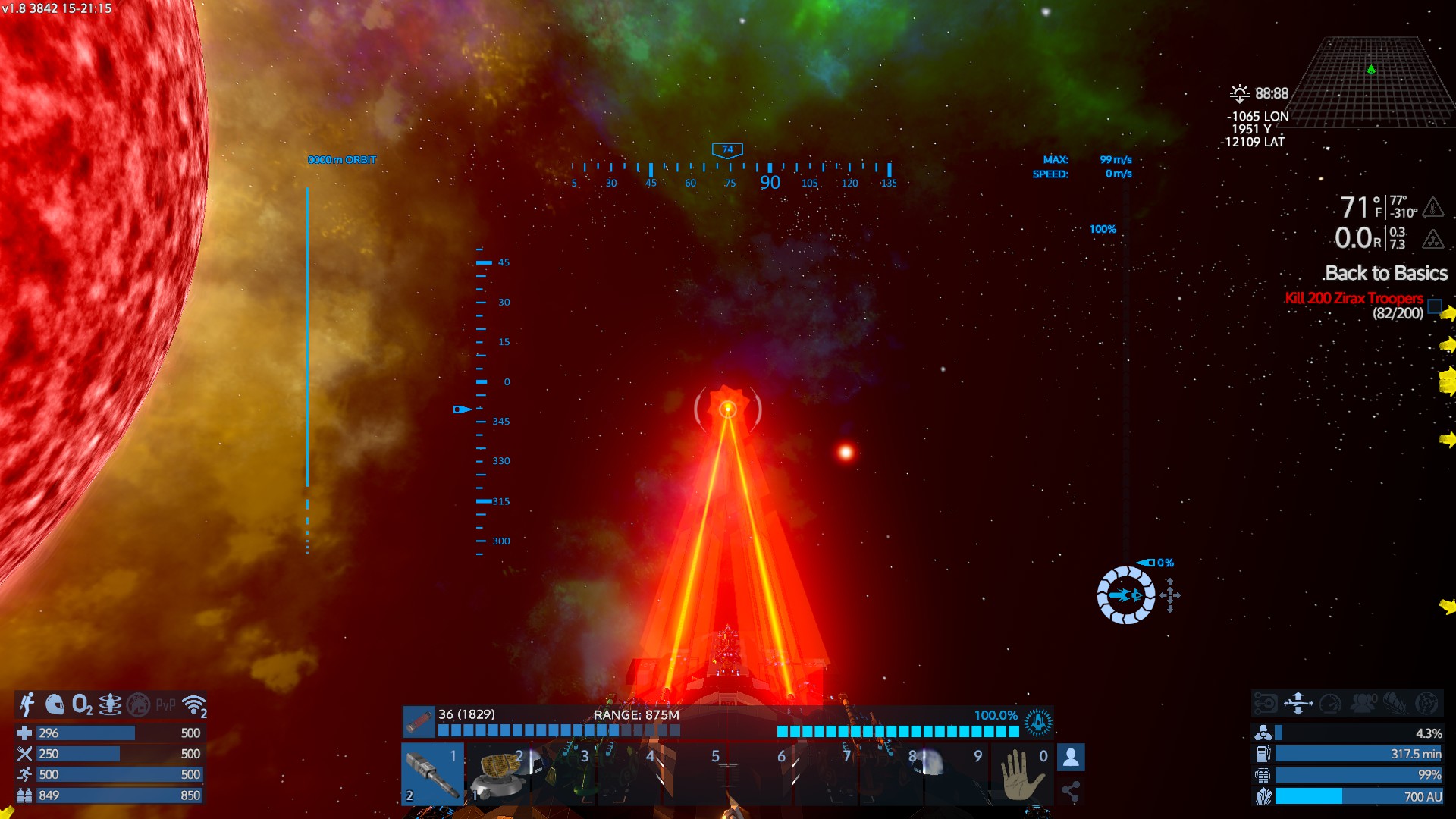Click the red ammo icon by 36 (1829)
Image resolution: width=1456 pixels, height=819 pixels.
coord(419,722)
